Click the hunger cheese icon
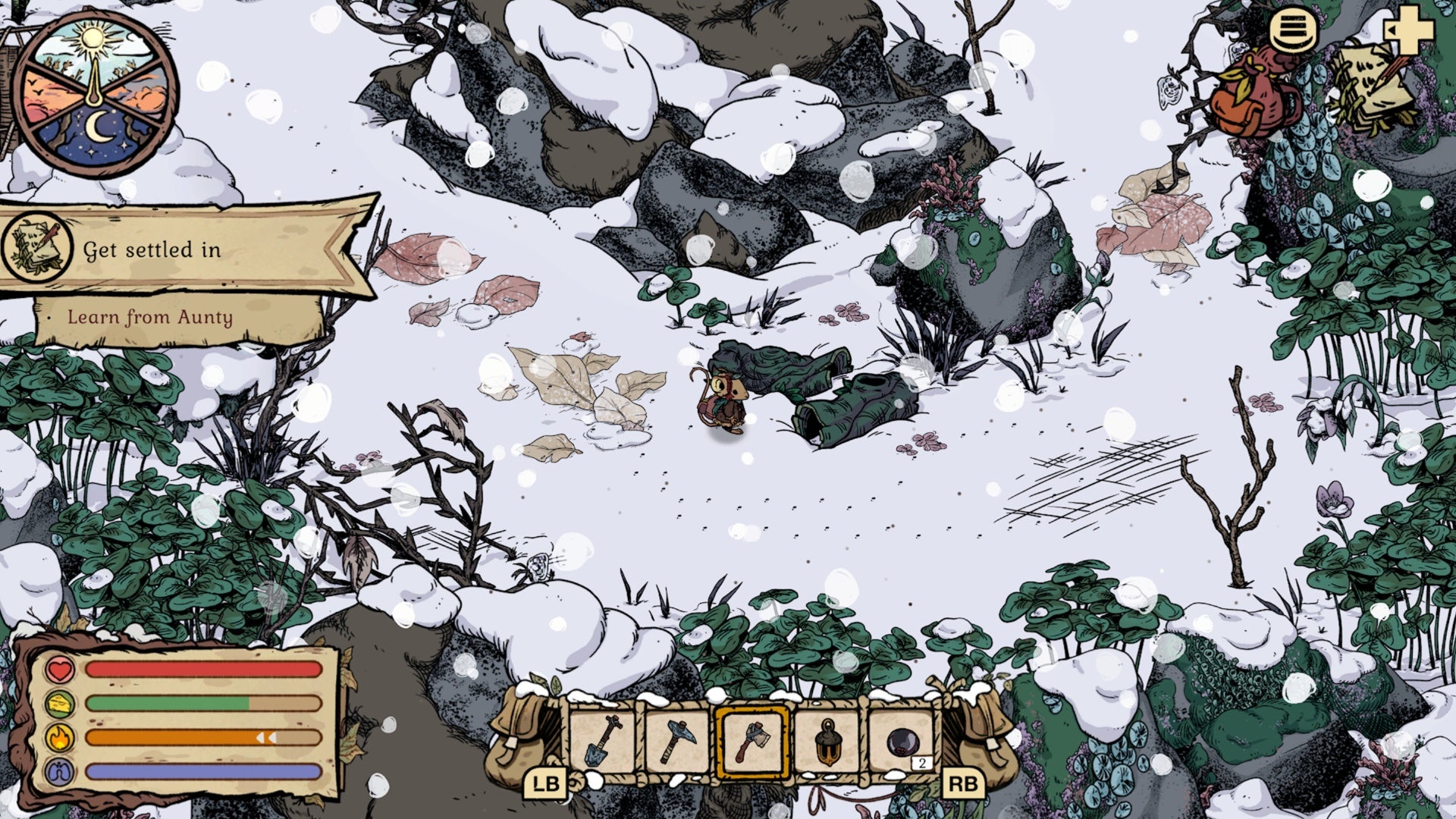Image resolution: width=1456 pixels, height=819 pixels. click(59, 702)
